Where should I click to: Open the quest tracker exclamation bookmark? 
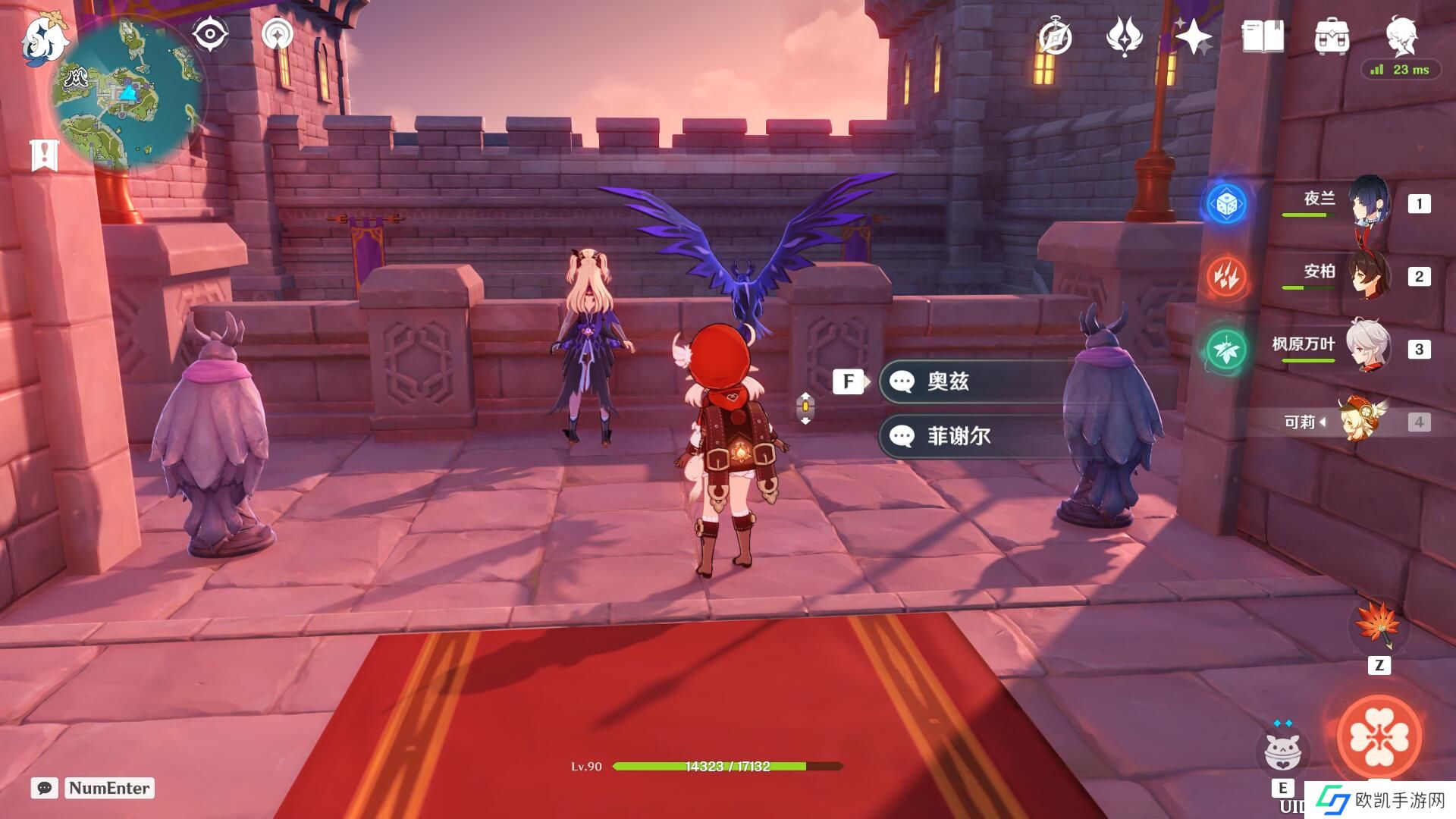[45, 155]
